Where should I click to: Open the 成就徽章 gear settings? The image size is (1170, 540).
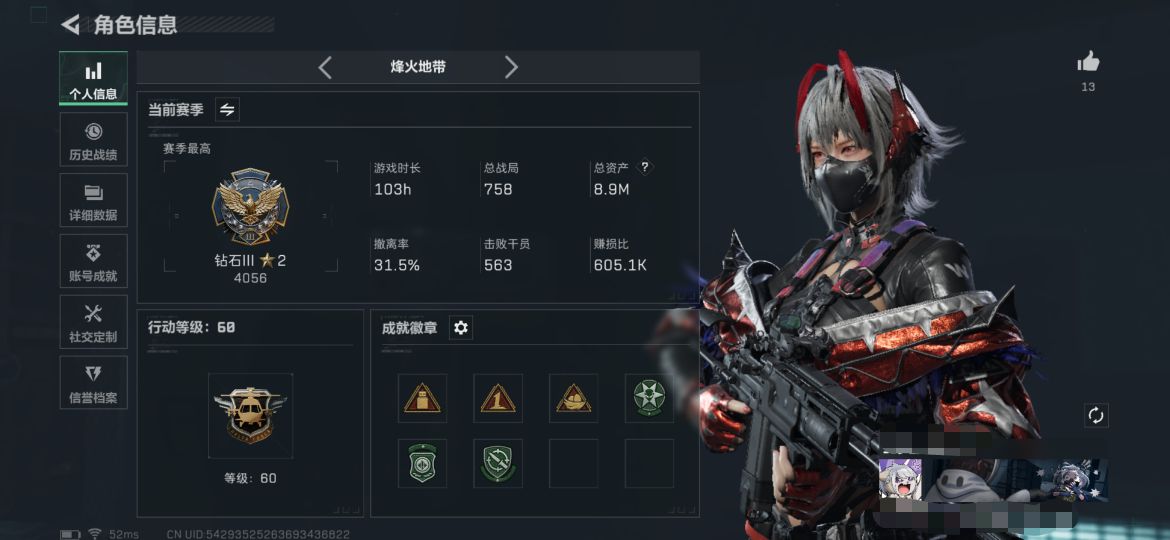pyautogui.click(x=461, y=328)
